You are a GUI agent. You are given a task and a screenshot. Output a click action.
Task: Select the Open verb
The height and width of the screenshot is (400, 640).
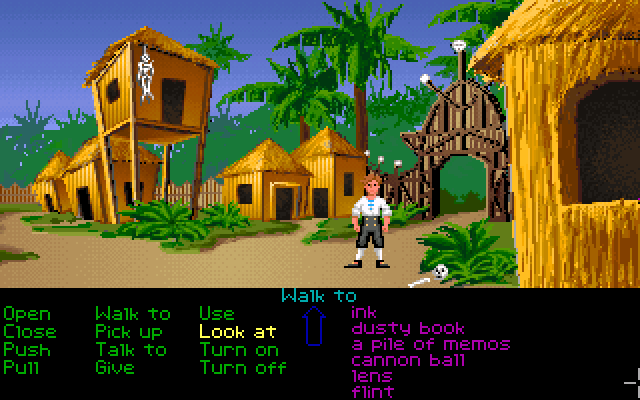click(27, 314)
